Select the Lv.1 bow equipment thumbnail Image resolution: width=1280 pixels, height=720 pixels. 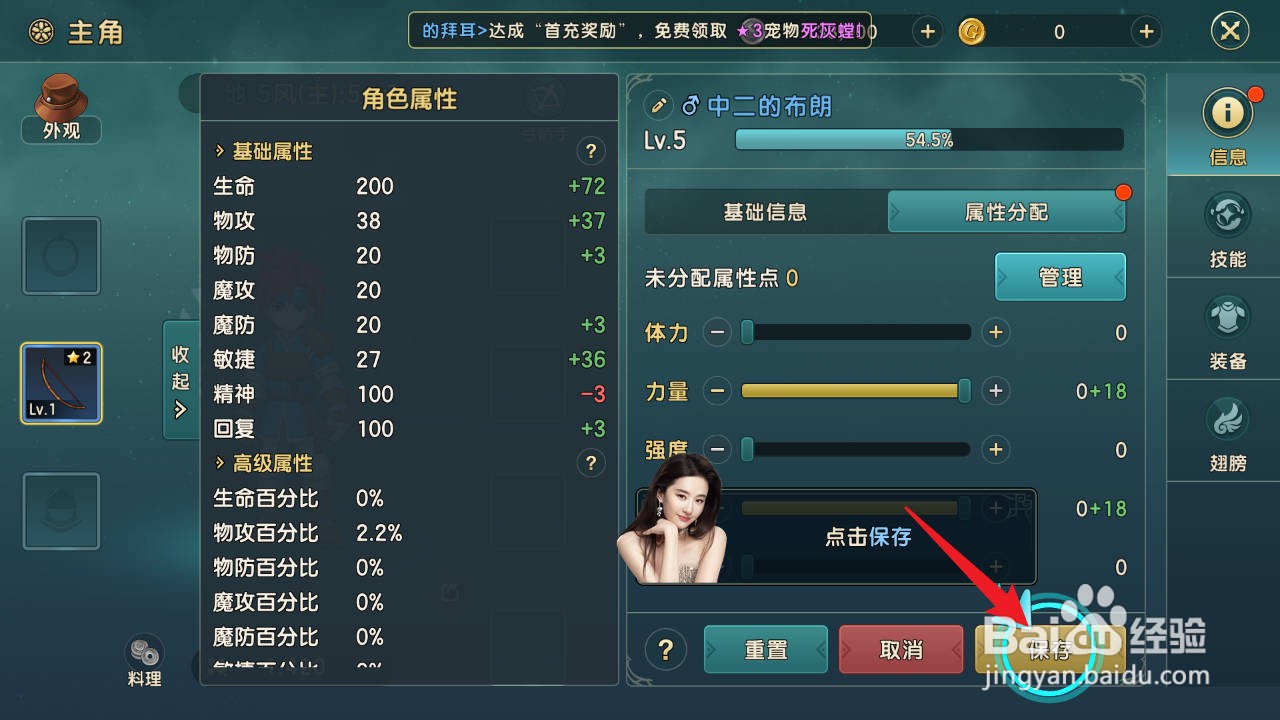(60, 382)
